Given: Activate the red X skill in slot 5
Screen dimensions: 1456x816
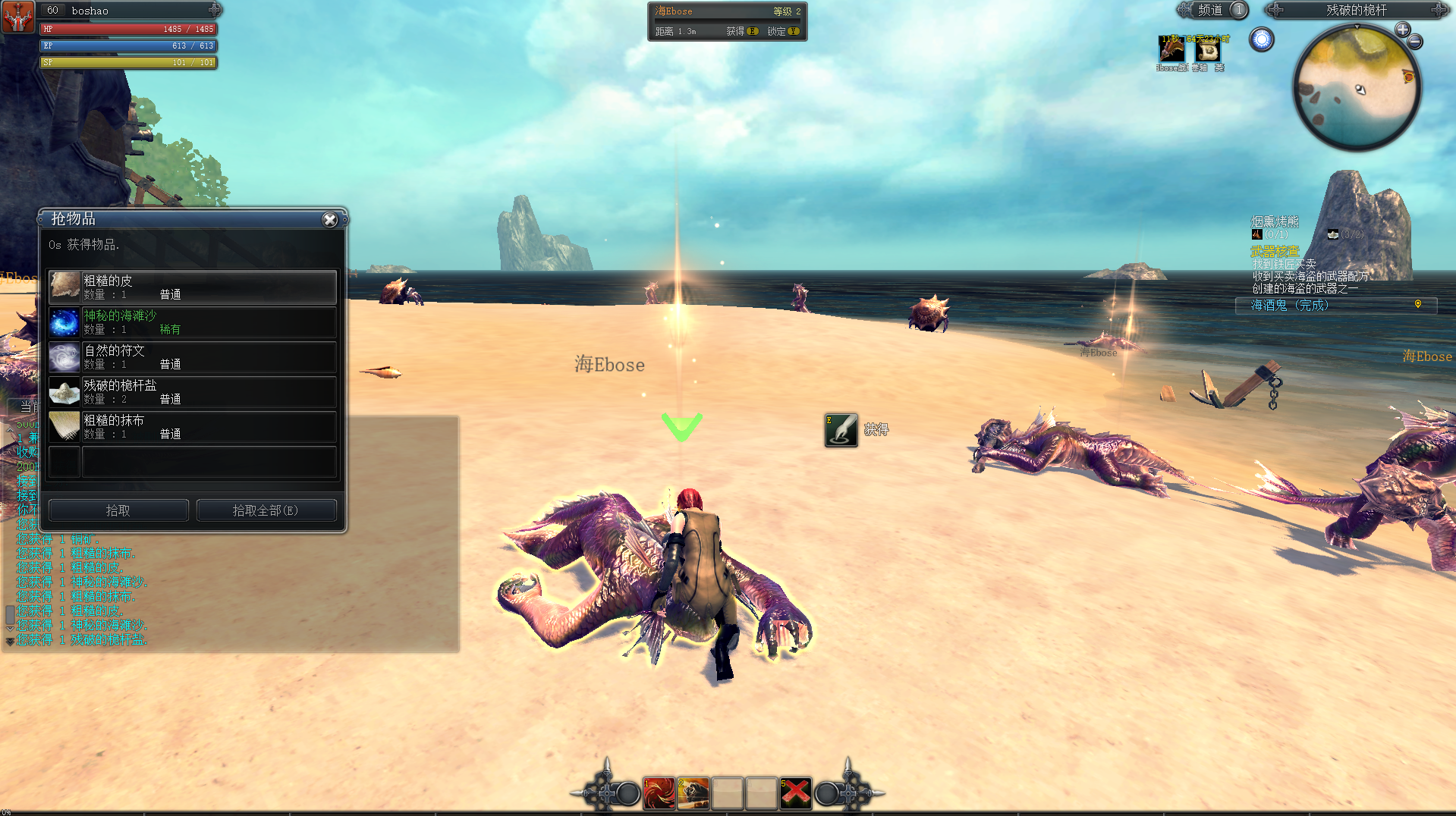Looking at the screenshot, I should [x=795, y=793].
